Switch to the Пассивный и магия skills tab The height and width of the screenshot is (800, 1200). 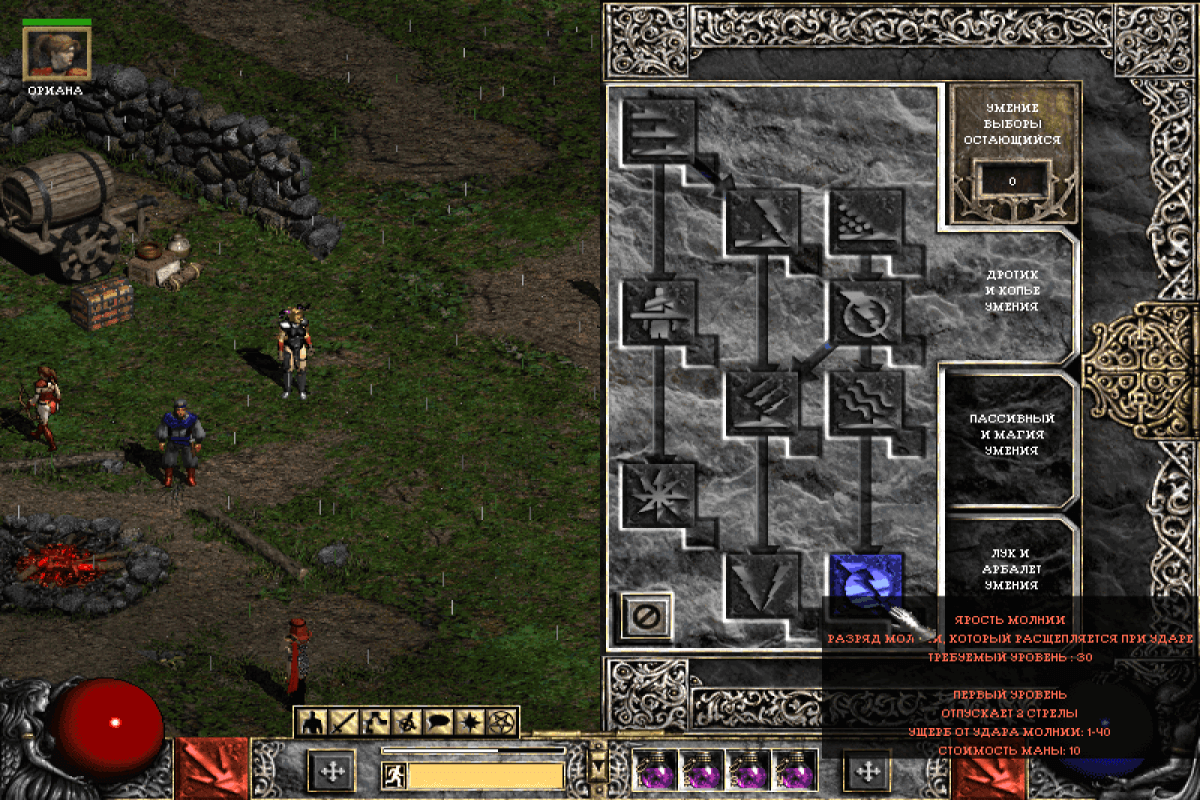(1010, 434)
